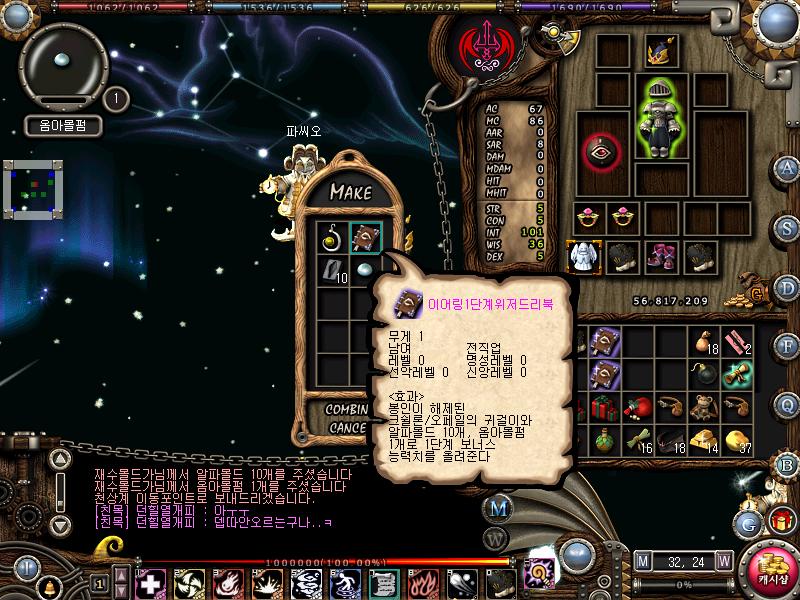Click the round A side button
Viewport: 800px width, 600px height.
click(787, 168)
